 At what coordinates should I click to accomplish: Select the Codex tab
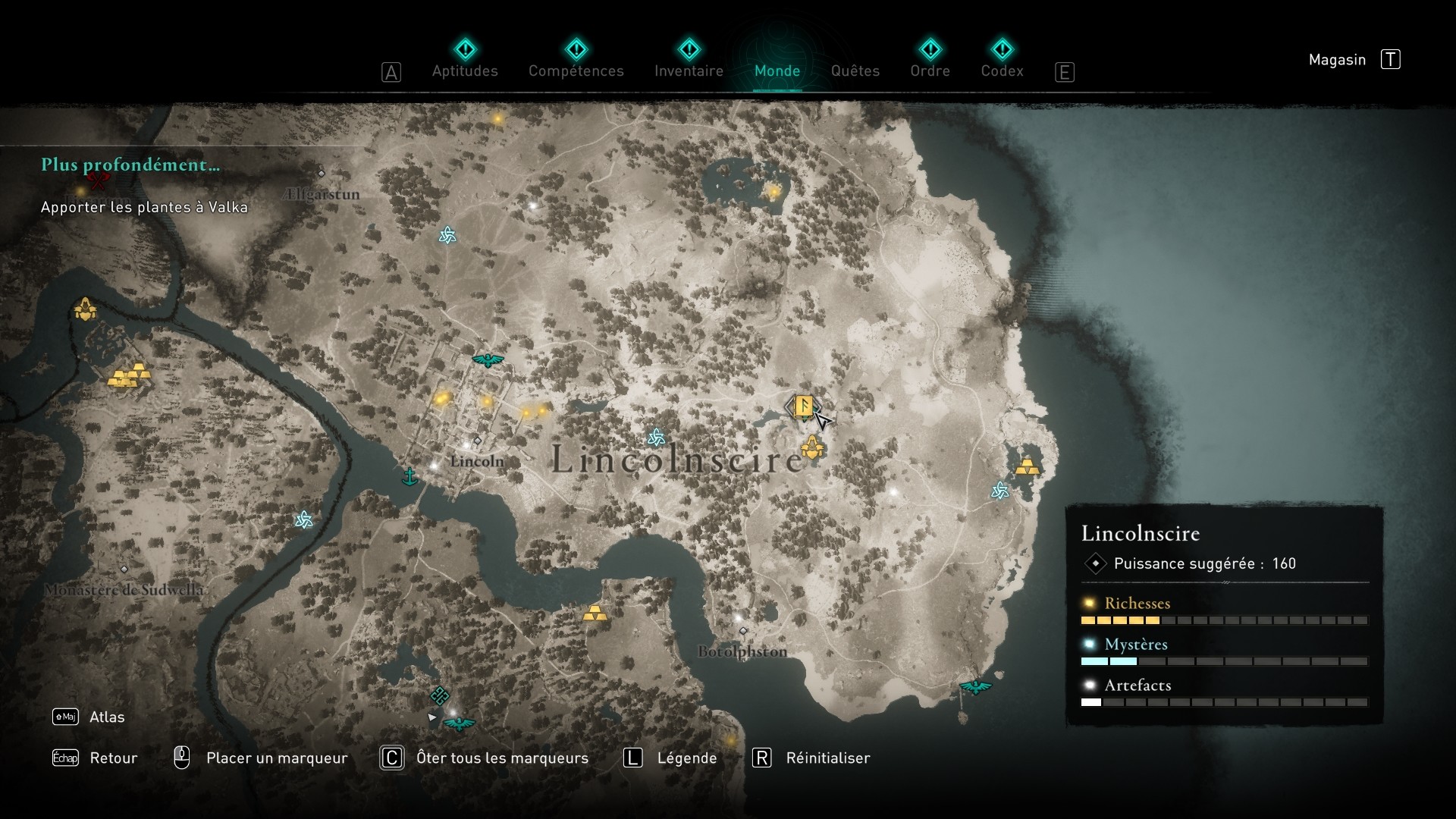(1003, 71)
